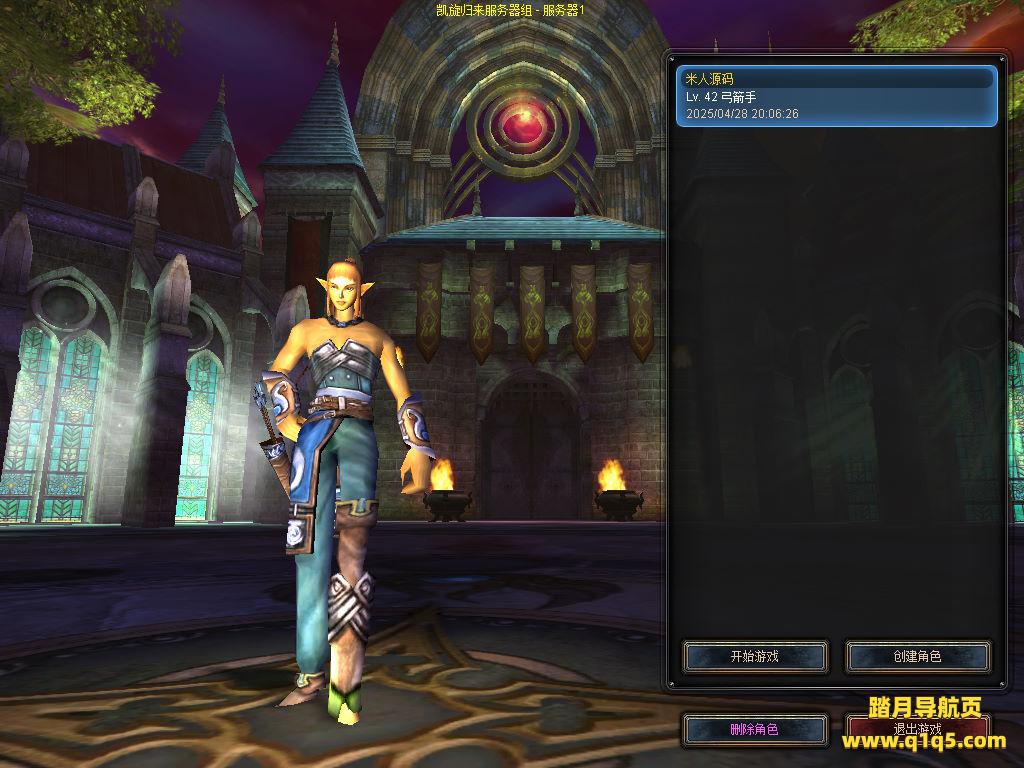Screen dimensions: 1024x768
Task: Select the Lv. 42 archer character entry
Action: point(837,96)
